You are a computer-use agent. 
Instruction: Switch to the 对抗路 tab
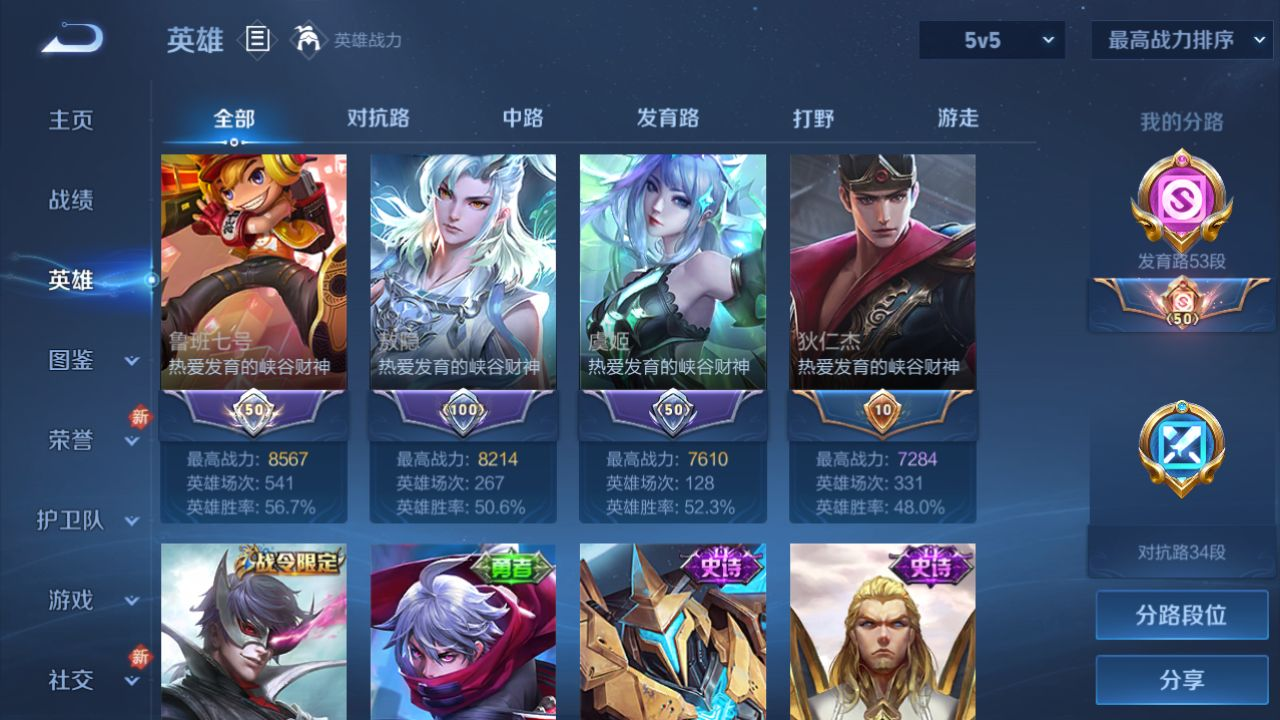[378, 118]
